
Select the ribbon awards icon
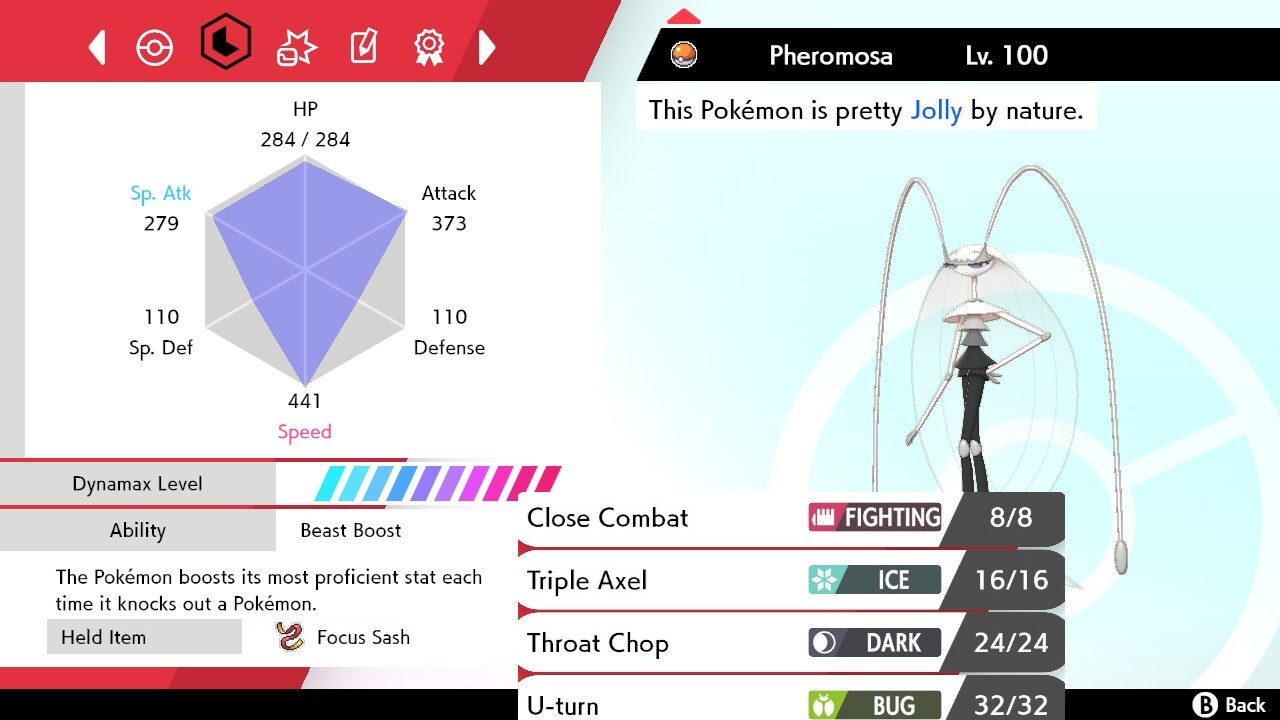(428, 46)
